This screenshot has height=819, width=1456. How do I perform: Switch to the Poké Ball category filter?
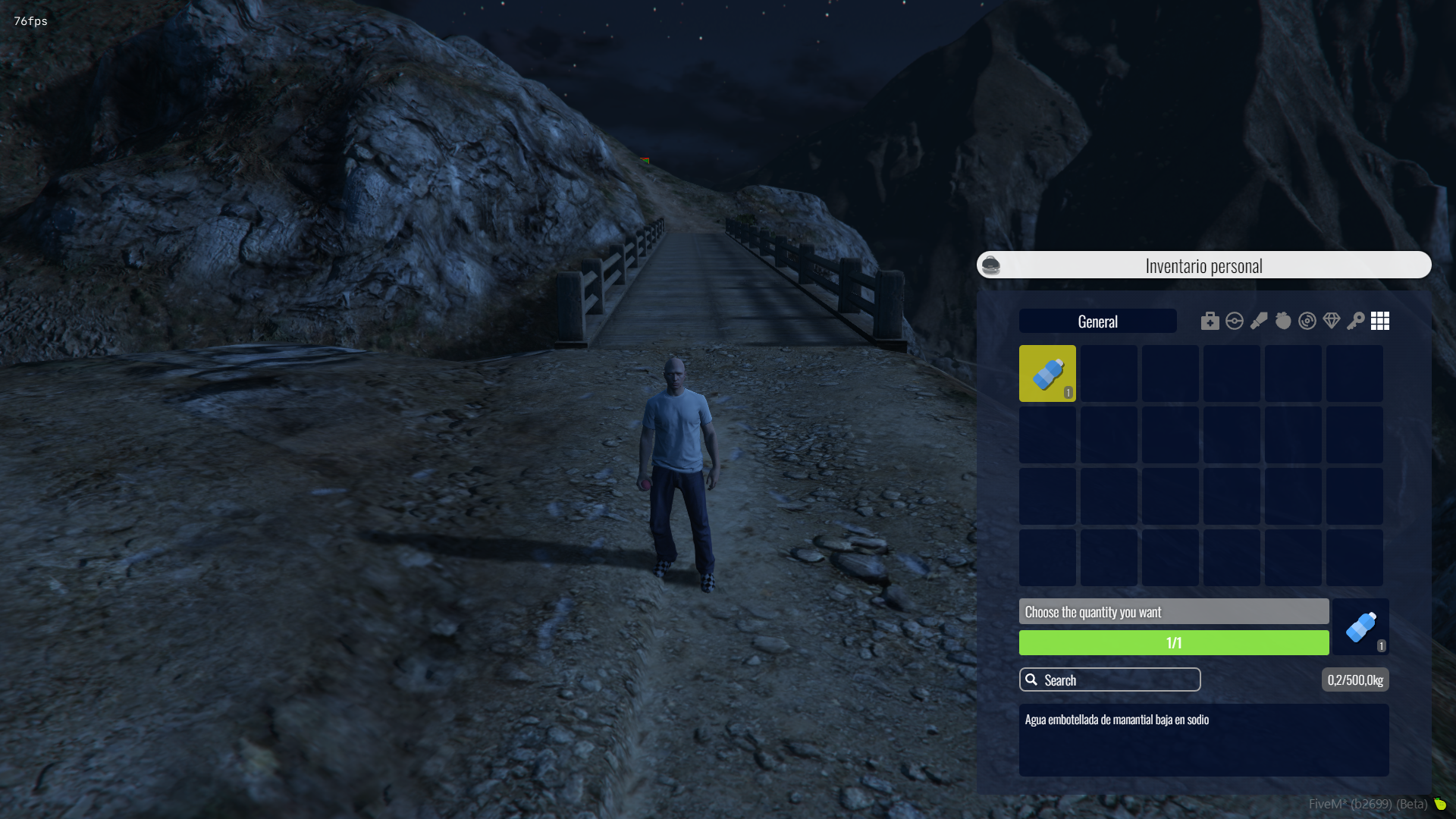pos(1234,322)
